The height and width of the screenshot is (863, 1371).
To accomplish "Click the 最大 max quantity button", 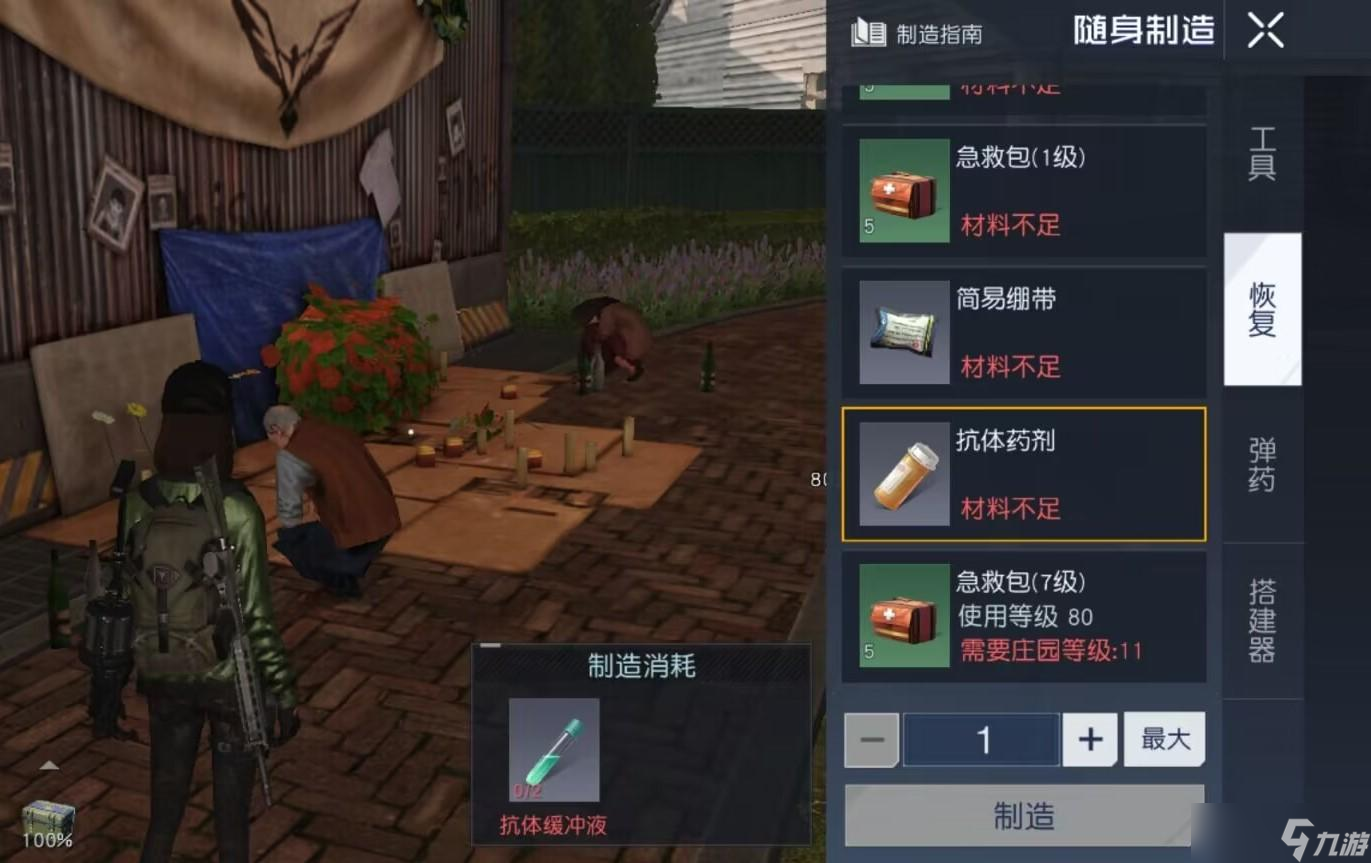I will (1164, 739).
